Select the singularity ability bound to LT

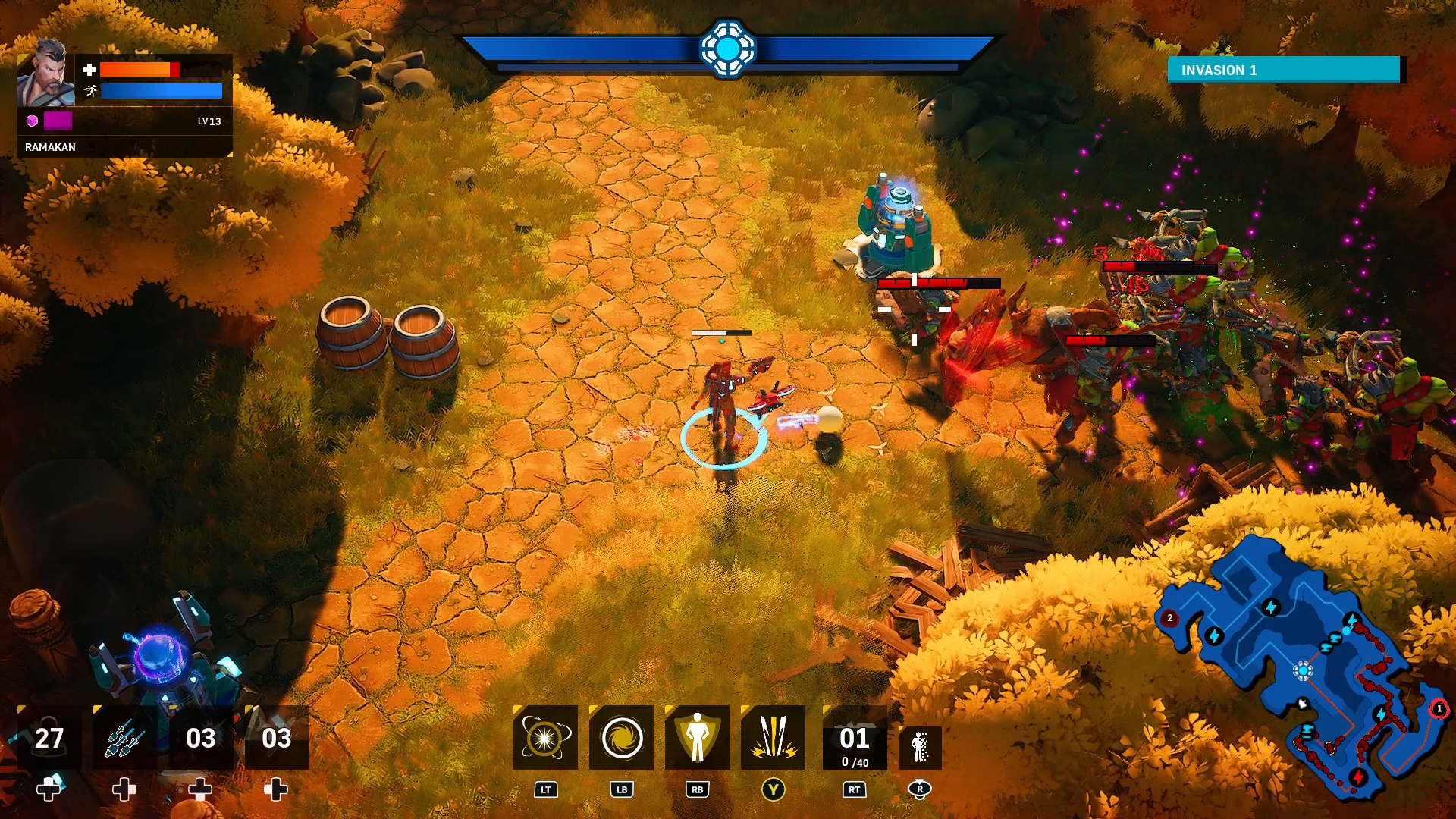point(545,738)
